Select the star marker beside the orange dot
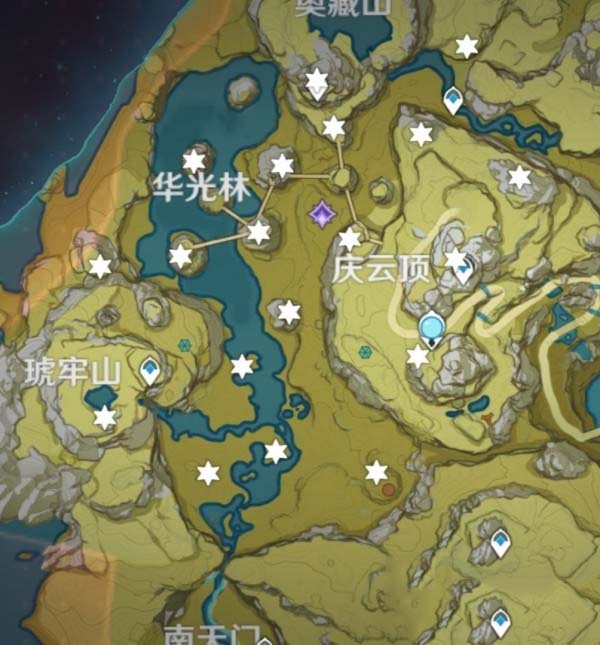The height and width of the screenshot is (645, 600). [376, 472]
